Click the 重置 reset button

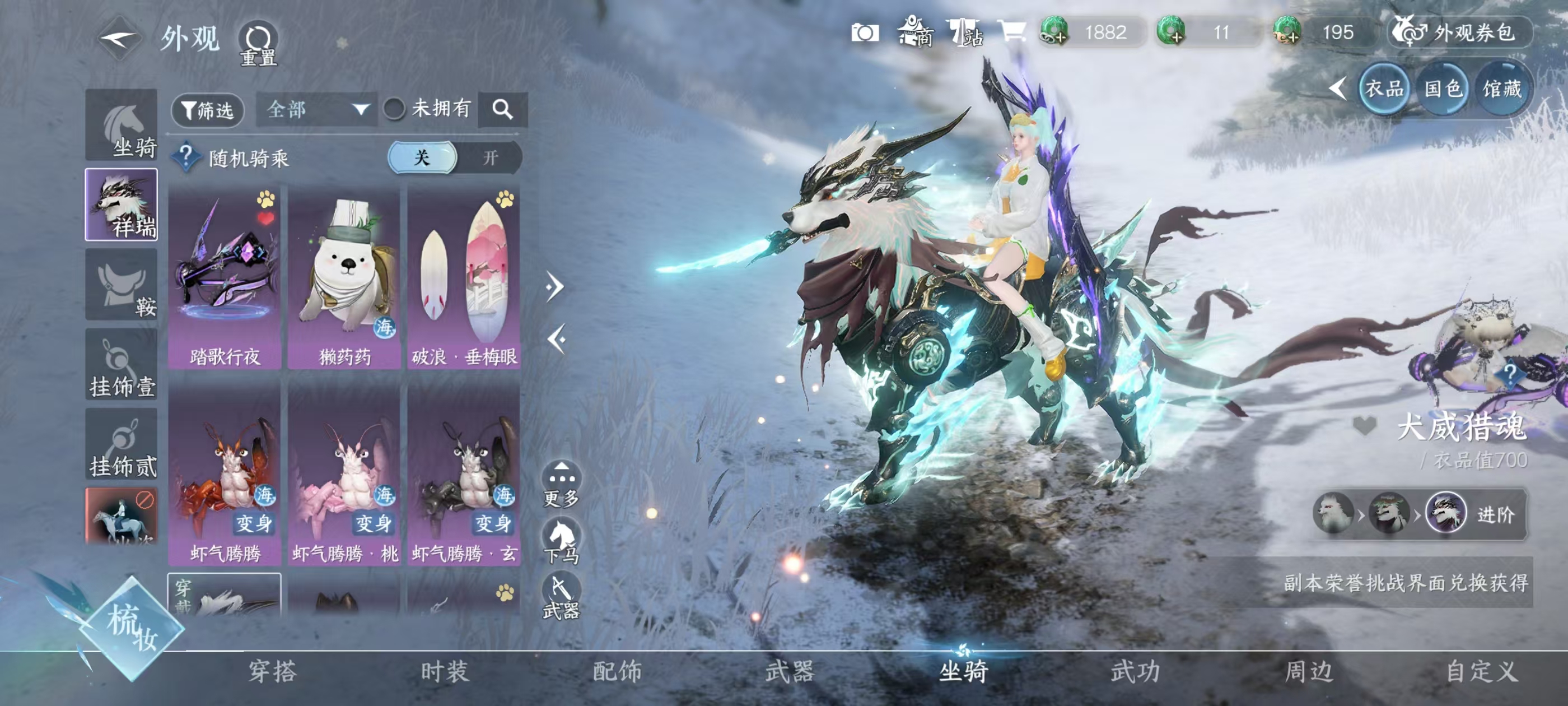coord(258,44)
